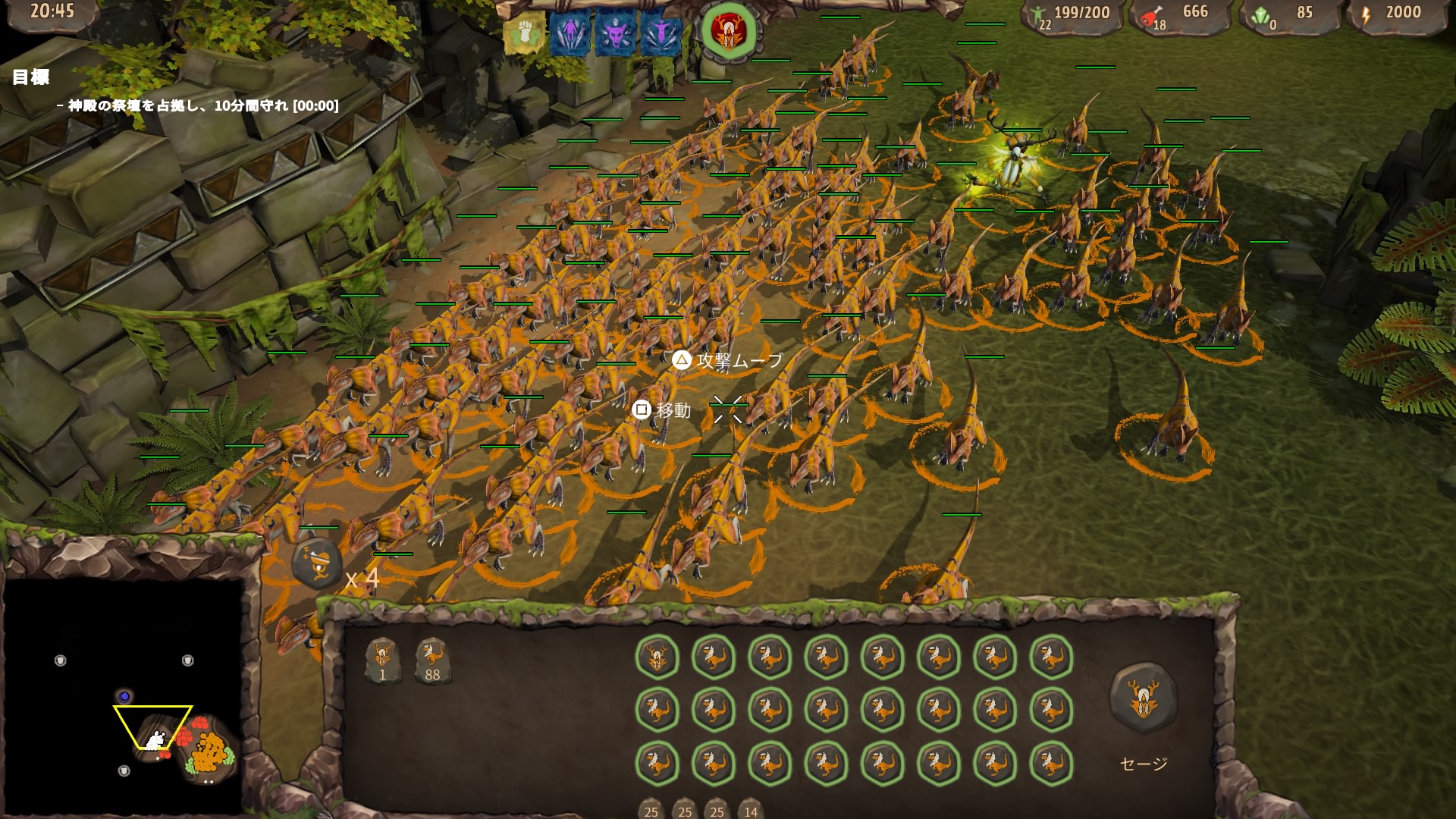Open the large Sage (セージ) unit portrait
The height and width of the screenshot is (819, 1456).
coord(1143,698)
